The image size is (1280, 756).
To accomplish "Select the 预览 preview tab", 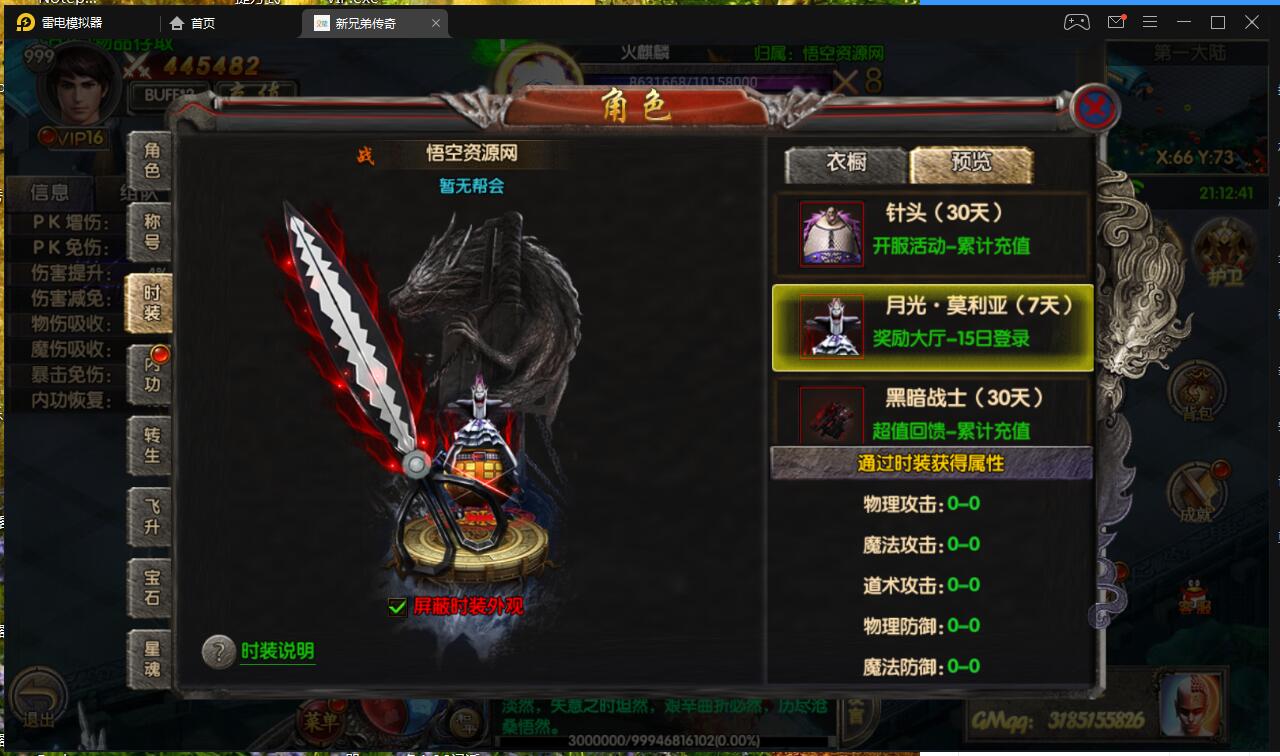I will 971,164.
